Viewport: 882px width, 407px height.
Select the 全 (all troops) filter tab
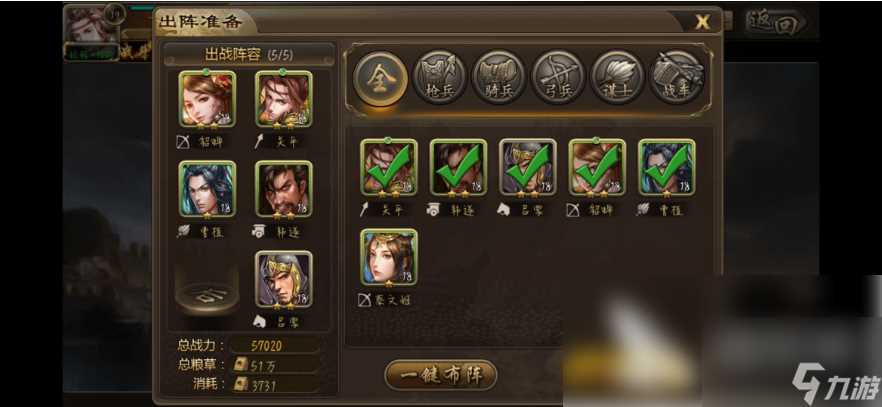click(380, 76)
